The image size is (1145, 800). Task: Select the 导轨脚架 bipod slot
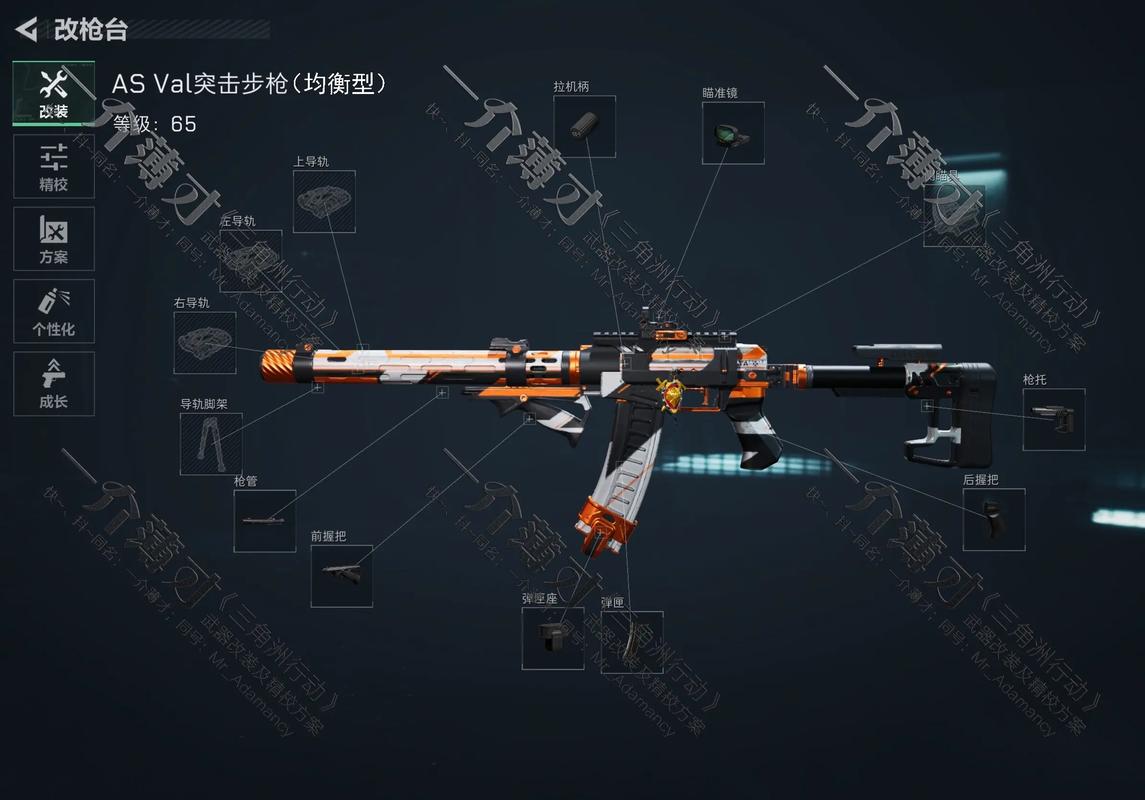point(211,444)
